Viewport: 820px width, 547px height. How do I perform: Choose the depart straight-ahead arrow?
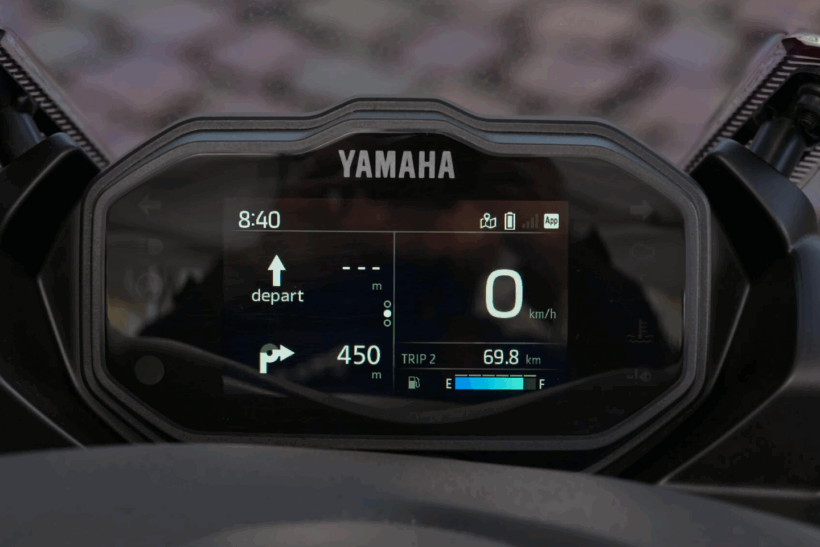coord(277,271)
